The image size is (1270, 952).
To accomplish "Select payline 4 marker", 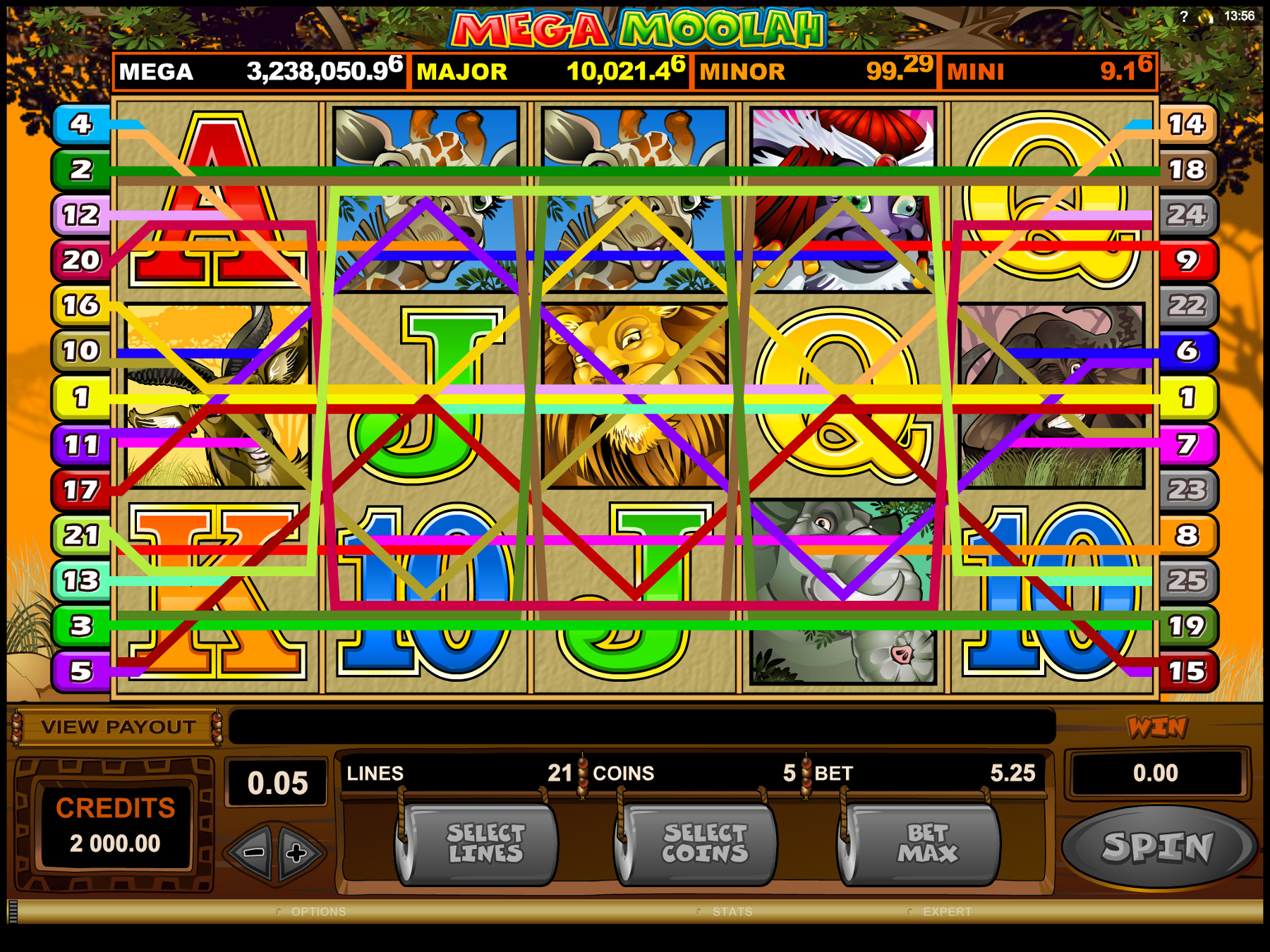I will pyautogui.click(x=81, y=124).
